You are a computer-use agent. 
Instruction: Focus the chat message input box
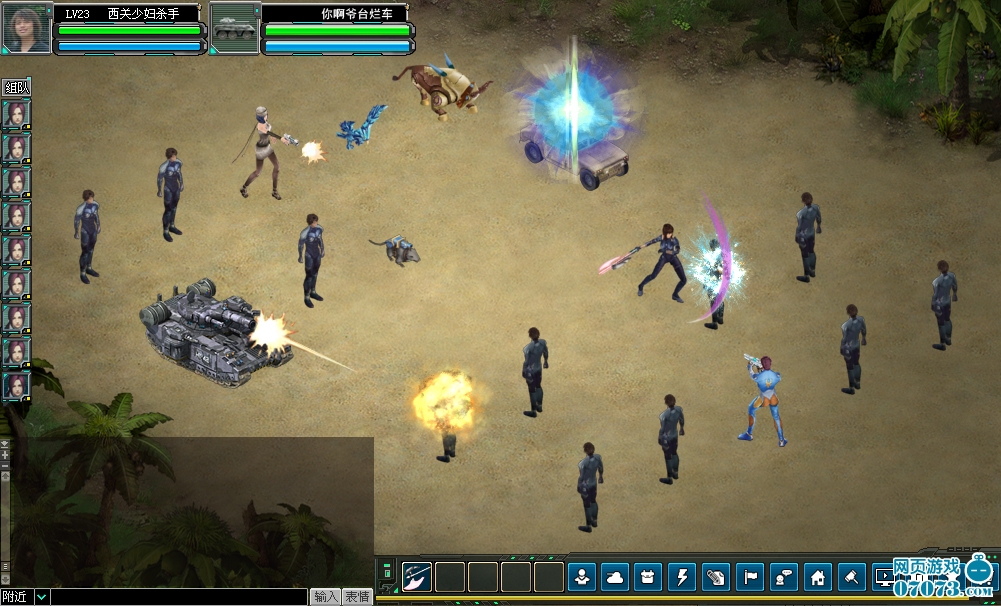(x=178, y=597)
